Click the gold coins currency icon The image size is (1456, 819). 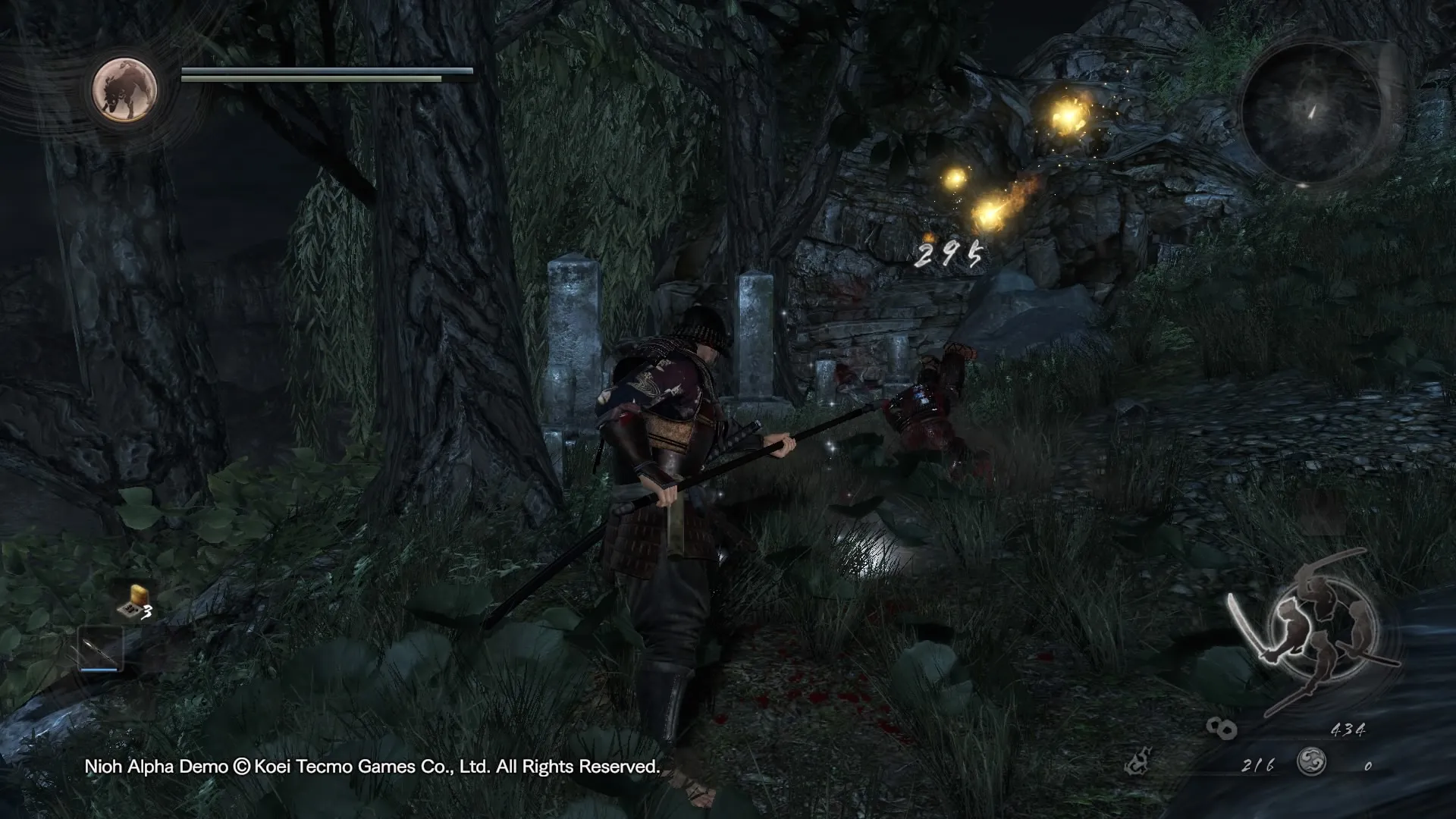point(1221,729)
